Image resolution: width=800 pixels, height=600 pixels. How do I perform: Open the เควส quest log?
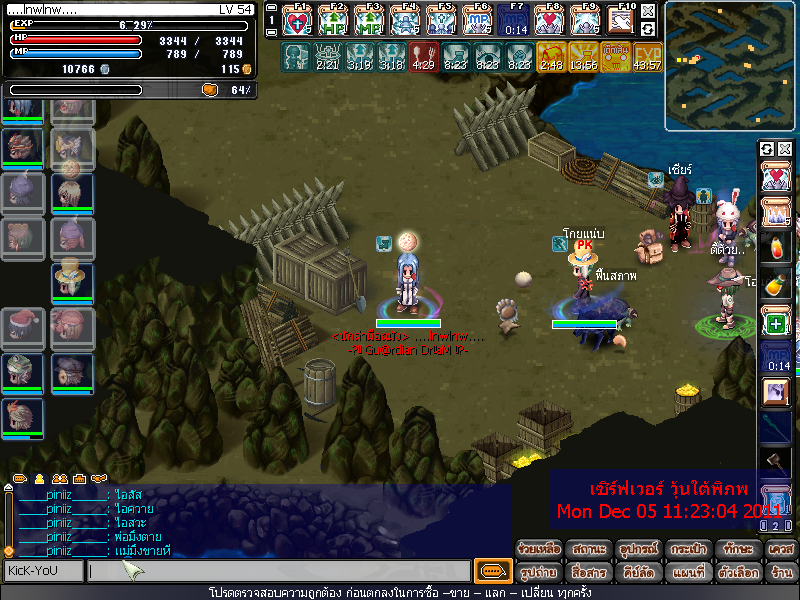tap(780, 550)
